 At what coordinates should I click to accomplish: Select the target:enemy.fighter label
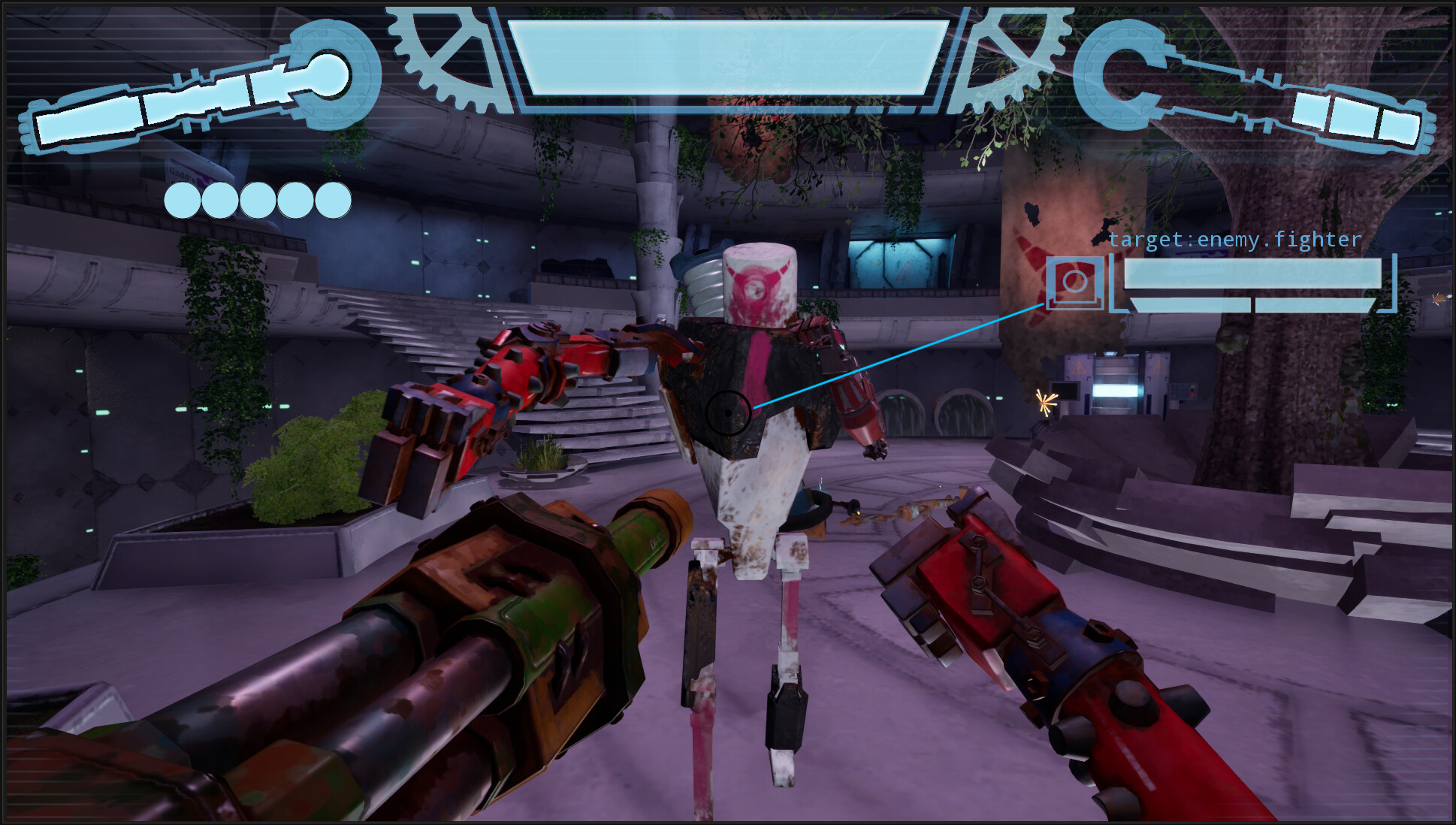(x=1234, y=238)
